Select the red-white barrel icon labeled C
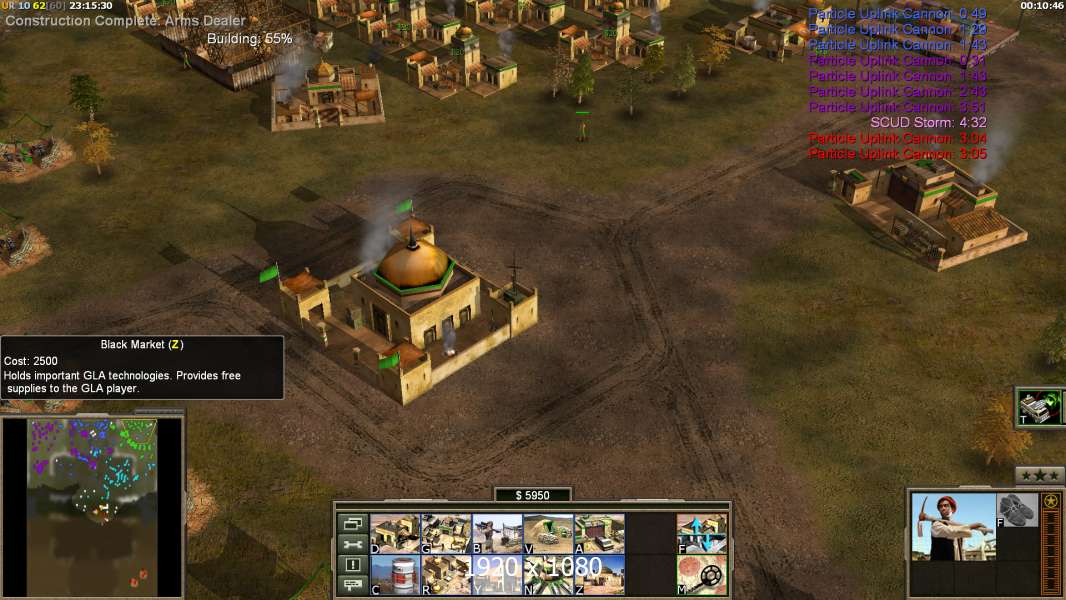Image resolution: width=1066 pixels, height=600 pixels. [x=395, y=574]
